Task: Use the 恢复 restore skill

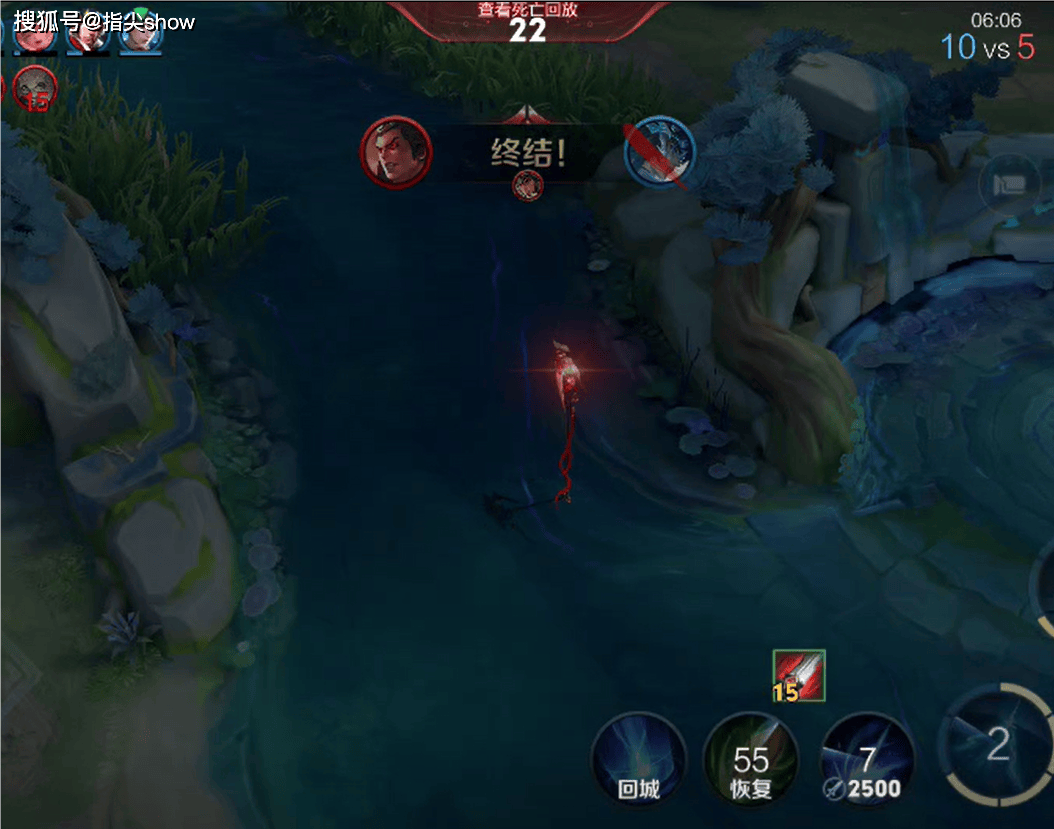Action: pos(750,761)
